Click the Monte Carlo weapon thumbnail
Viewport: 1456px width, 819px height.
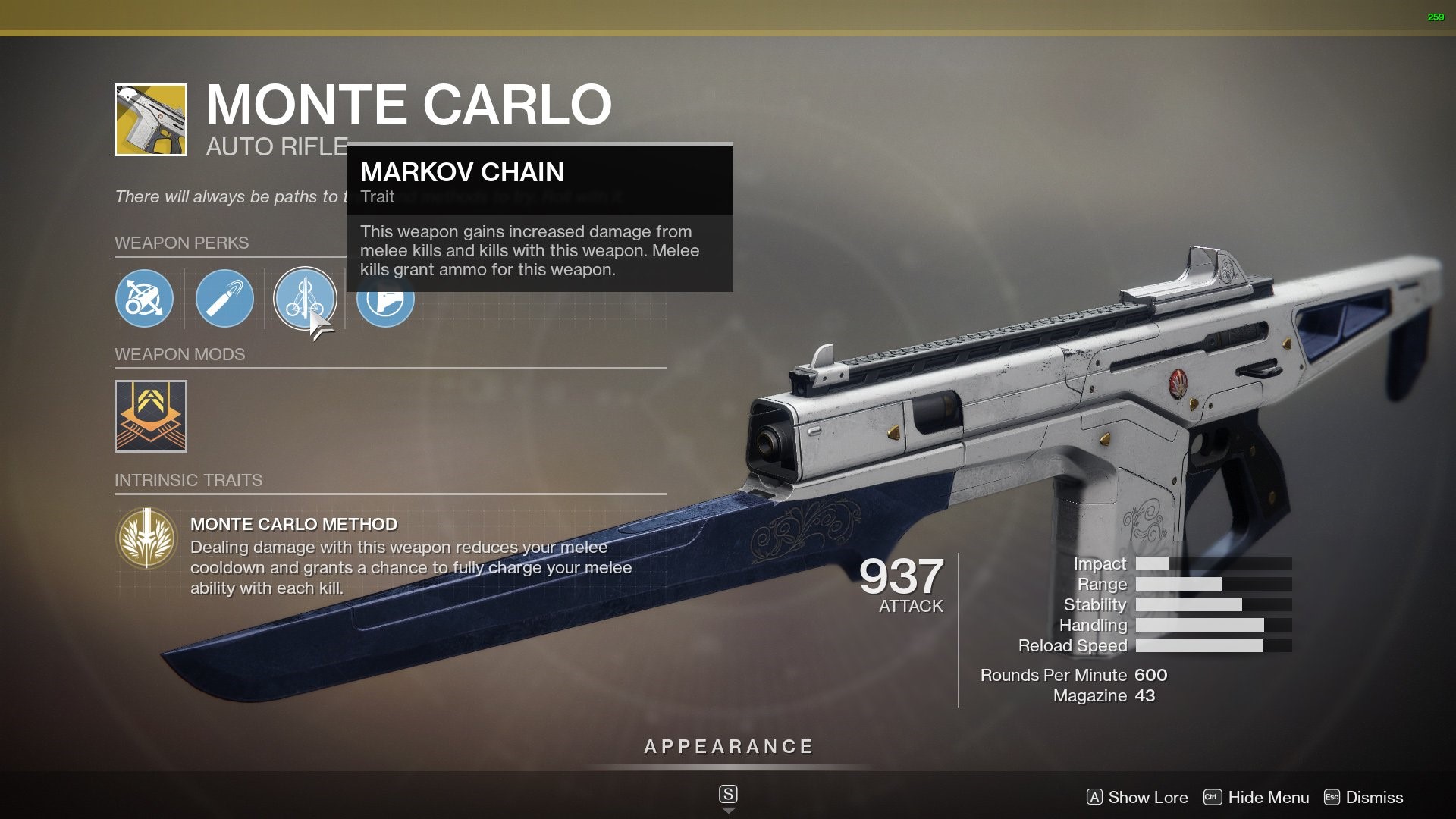pos(151,120)
